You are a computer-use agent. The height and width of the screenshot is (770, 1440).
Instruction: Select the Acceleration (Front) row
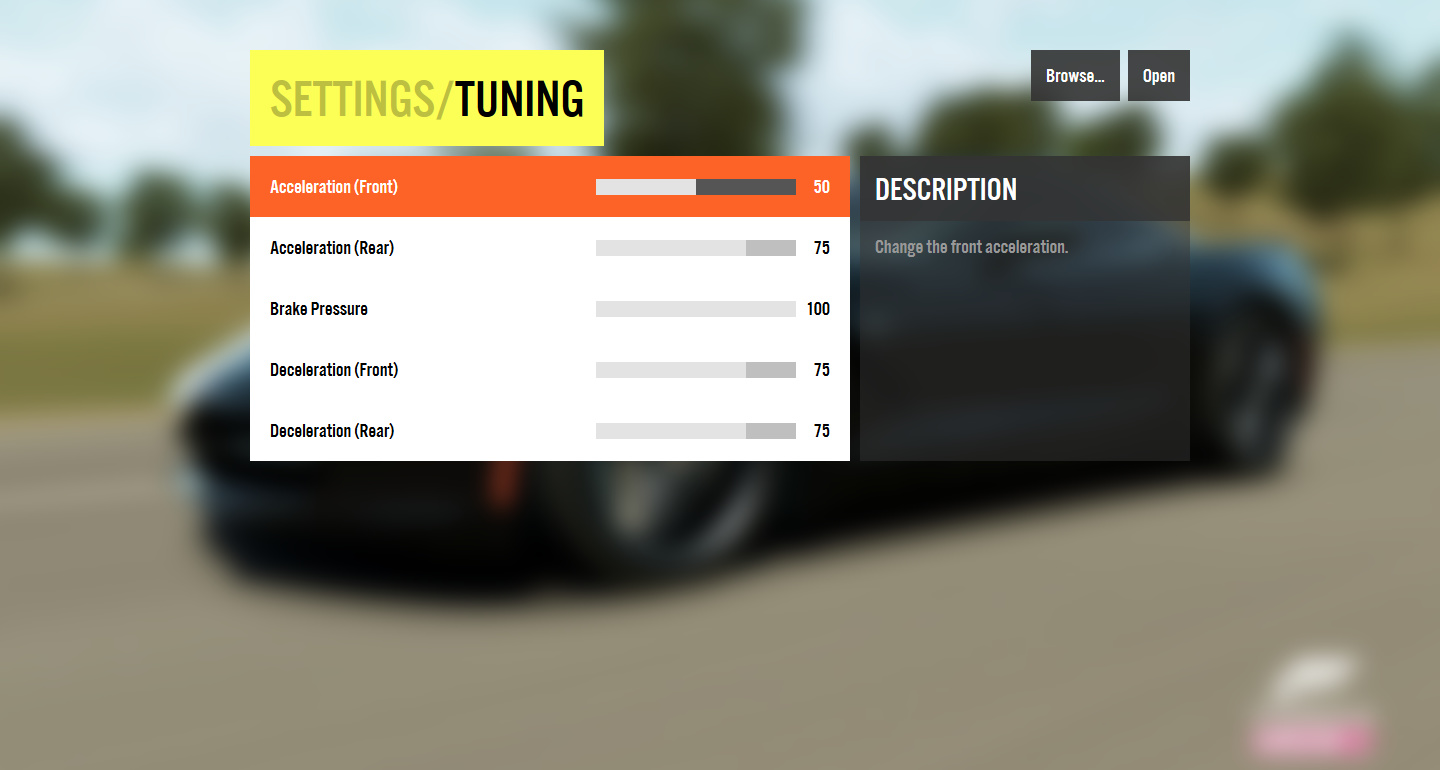(334, 187)
